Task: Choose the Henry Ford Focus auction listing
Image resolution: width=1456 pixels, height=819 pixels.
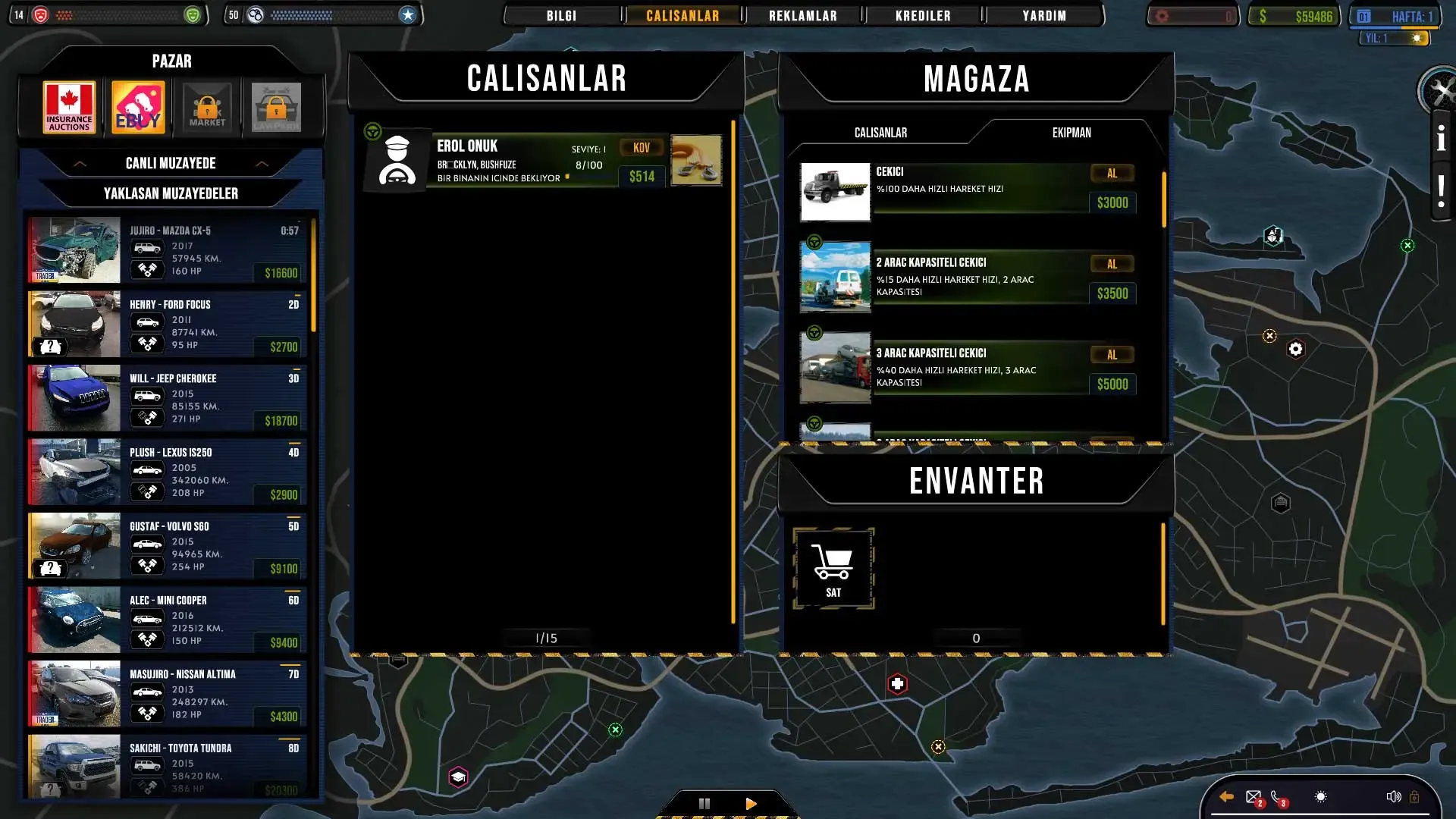Action: click(167, 324)
